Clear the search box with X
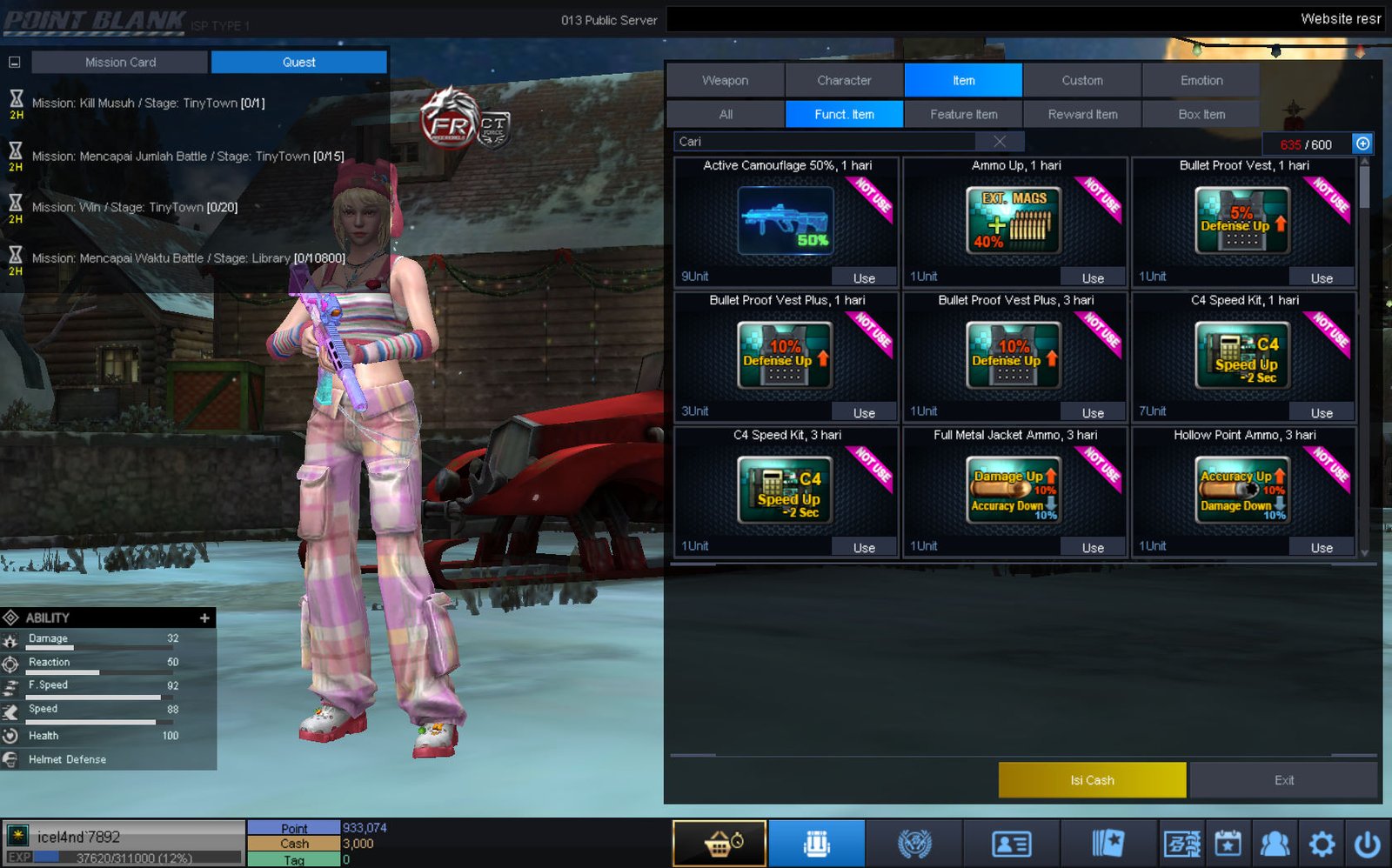This screenshot has width=1392, height=868. pos(1000,142)
